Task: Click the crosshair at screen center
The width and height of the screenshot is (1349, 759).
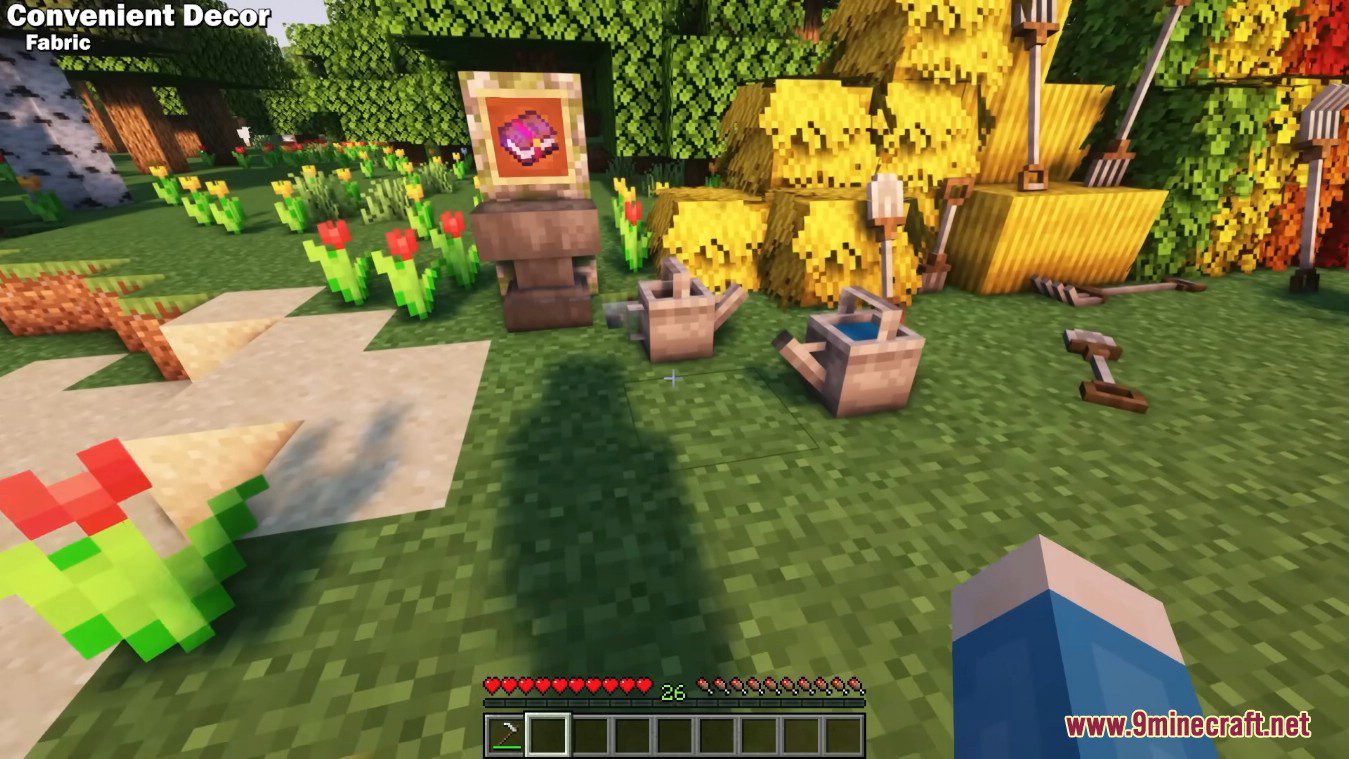Action: pos(674,379)
